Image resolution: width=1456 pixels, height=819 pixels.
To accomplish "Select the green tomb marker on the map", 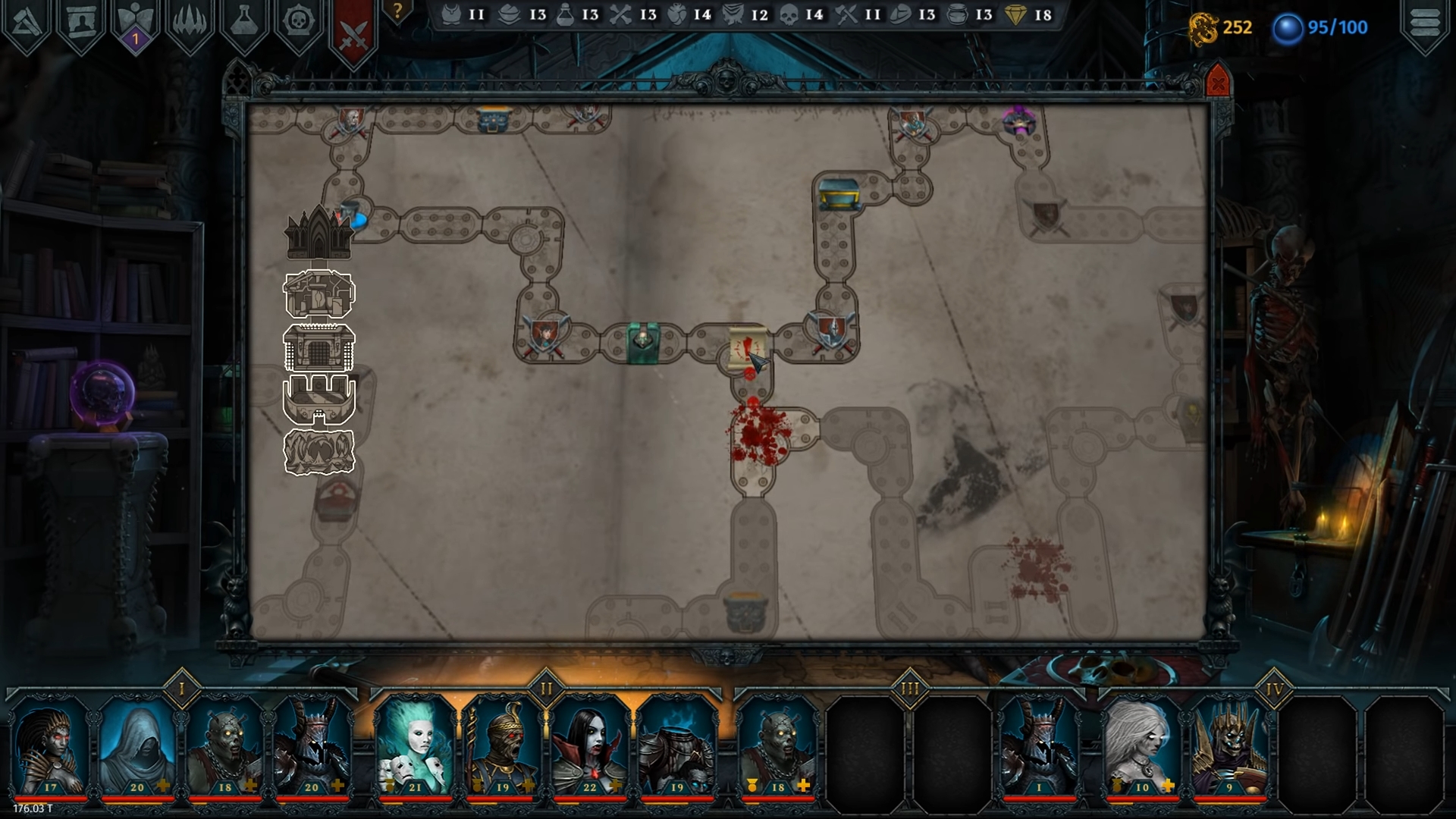I will click(x=643, y=343).
